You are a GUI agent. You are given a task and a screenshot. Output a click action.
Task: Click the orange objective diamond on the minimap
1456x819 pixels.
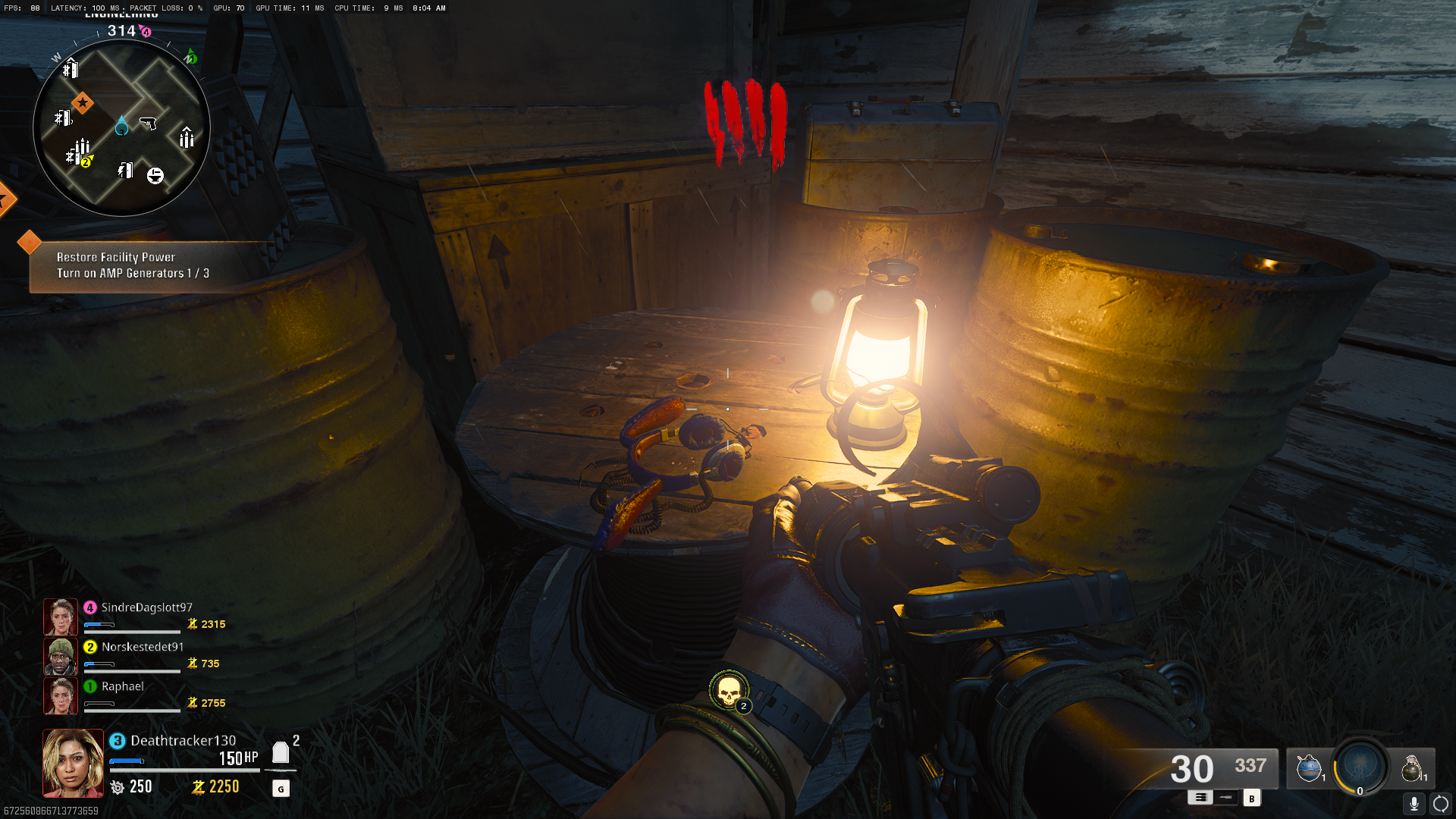[83, 102]
